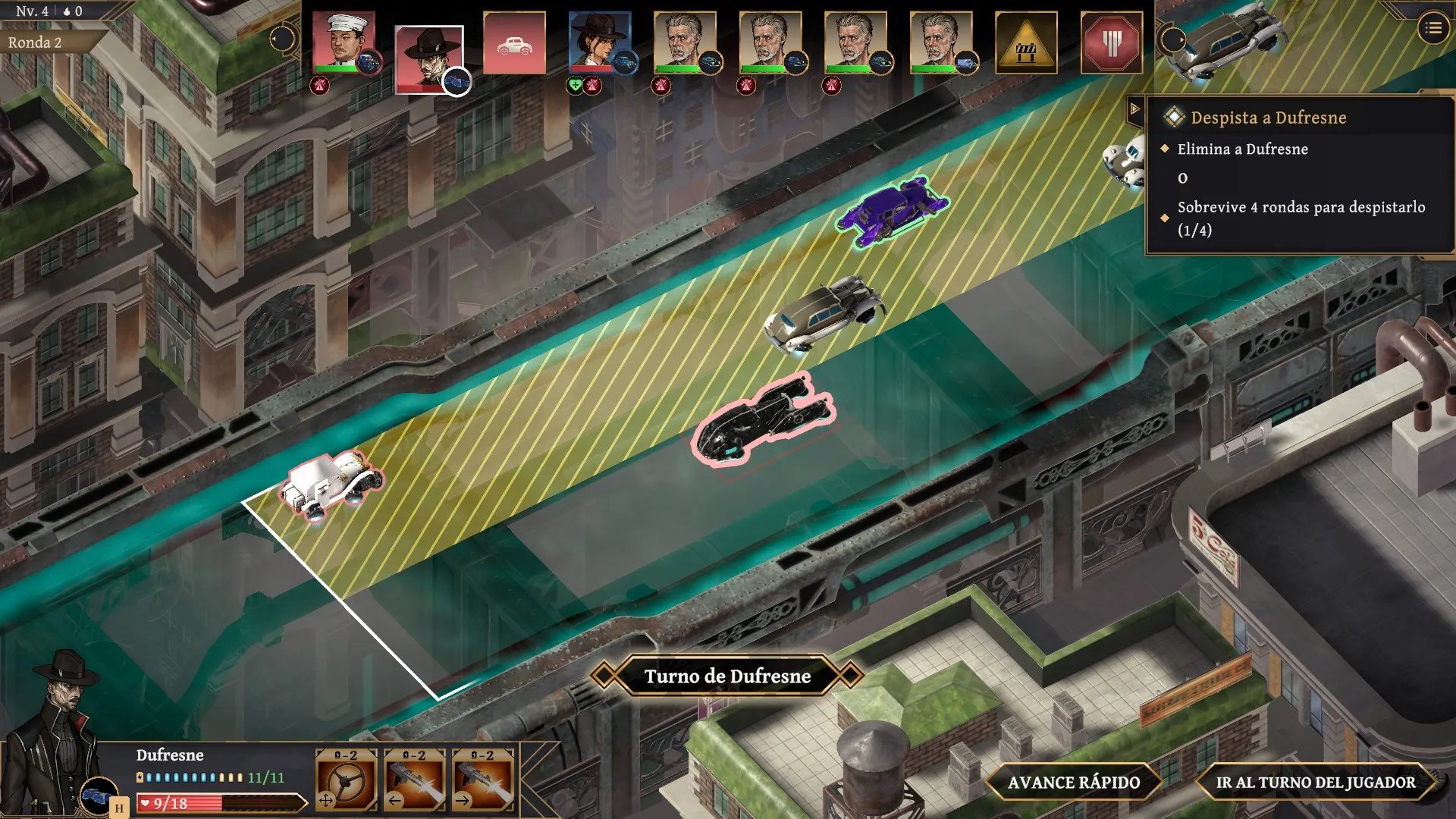
Task: Click the yellow roadblock hazard card
Action: click(x=1026, y=43)
